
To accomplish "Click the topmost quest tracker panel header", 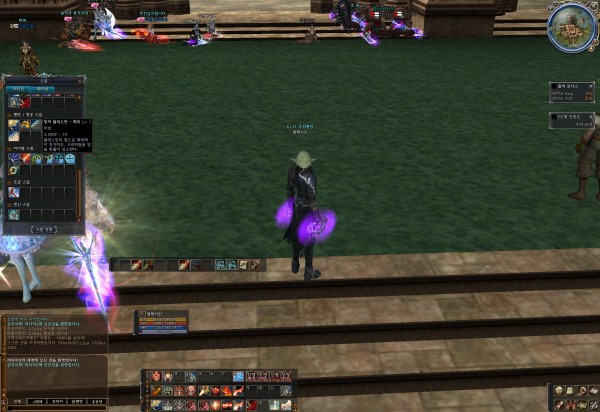I will tap(572, 87).
